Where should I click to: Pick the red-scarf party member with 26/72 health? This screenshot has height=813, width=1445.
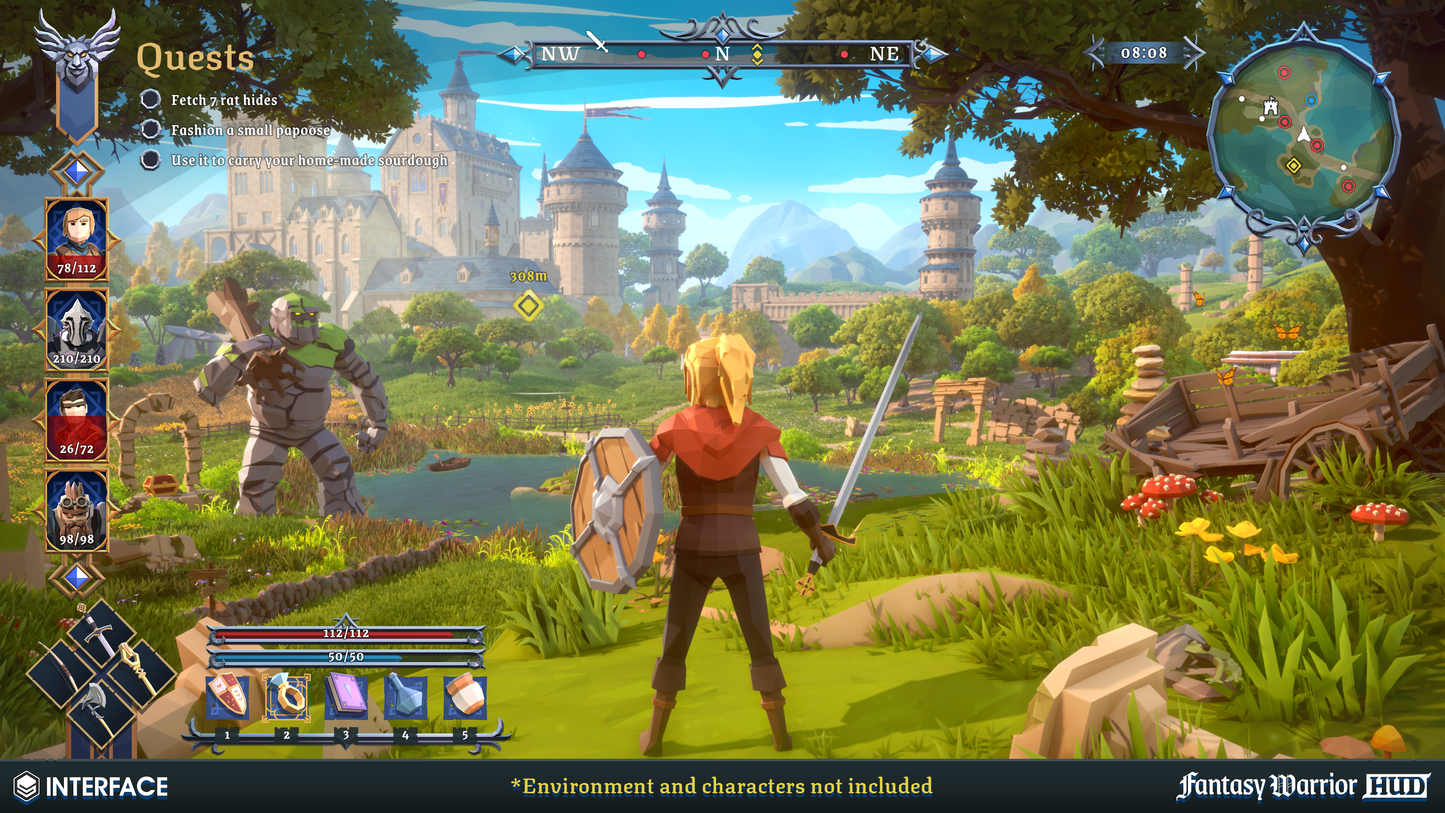77,420
